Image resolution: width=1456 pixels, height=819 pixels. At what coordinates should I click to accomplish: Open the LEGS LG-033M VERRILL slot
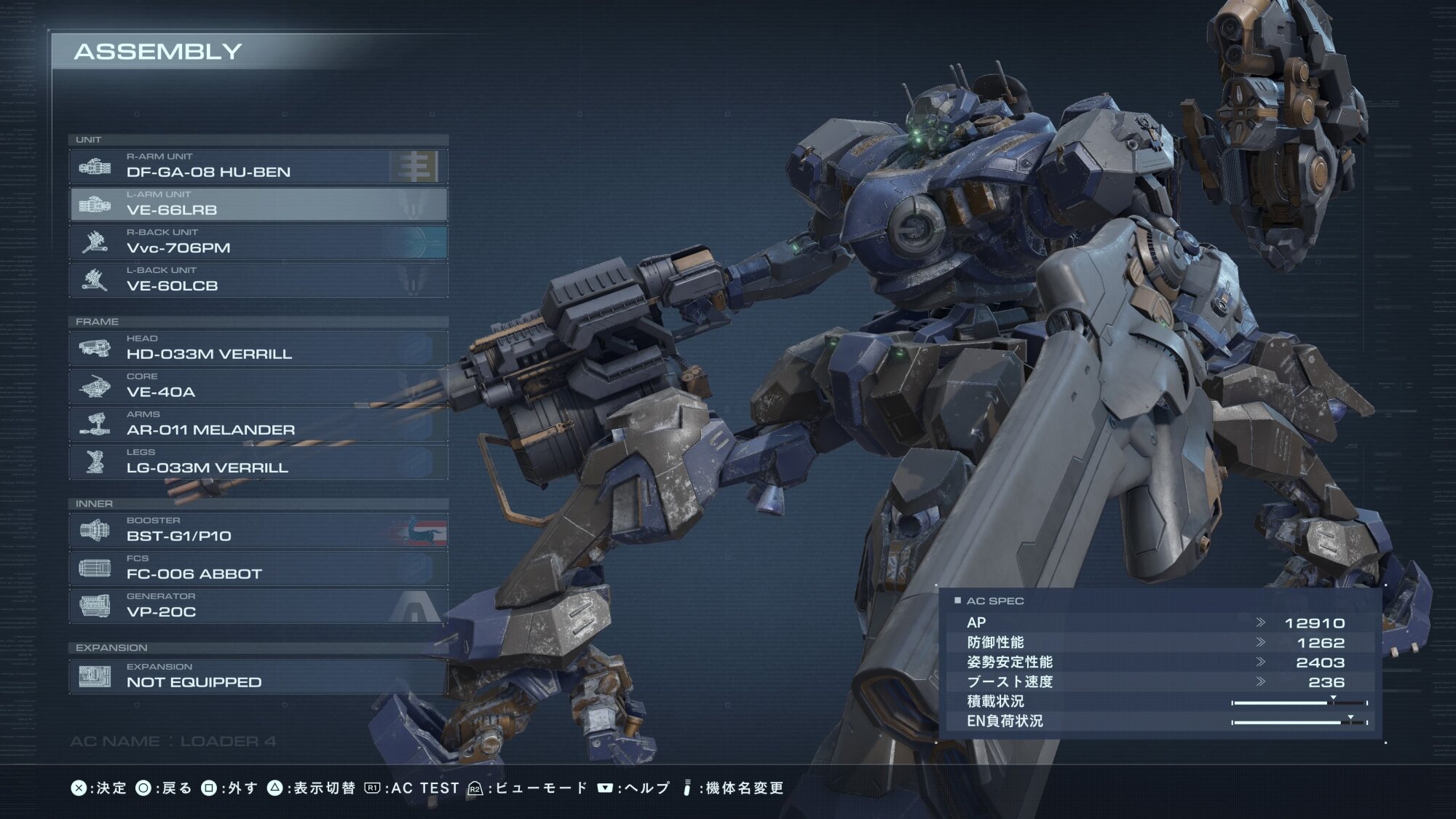pyautogui.click(x=258, y=462)
